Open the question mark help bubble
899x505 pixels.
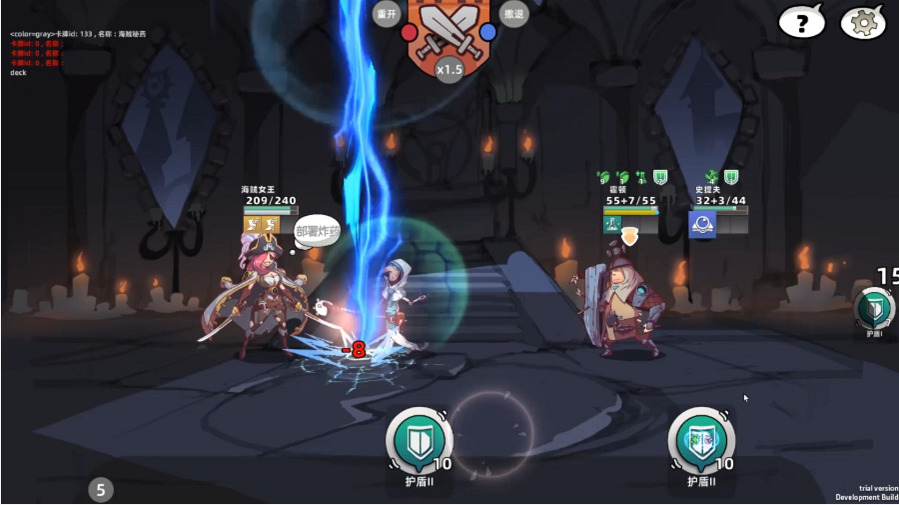tap(801, 21)
